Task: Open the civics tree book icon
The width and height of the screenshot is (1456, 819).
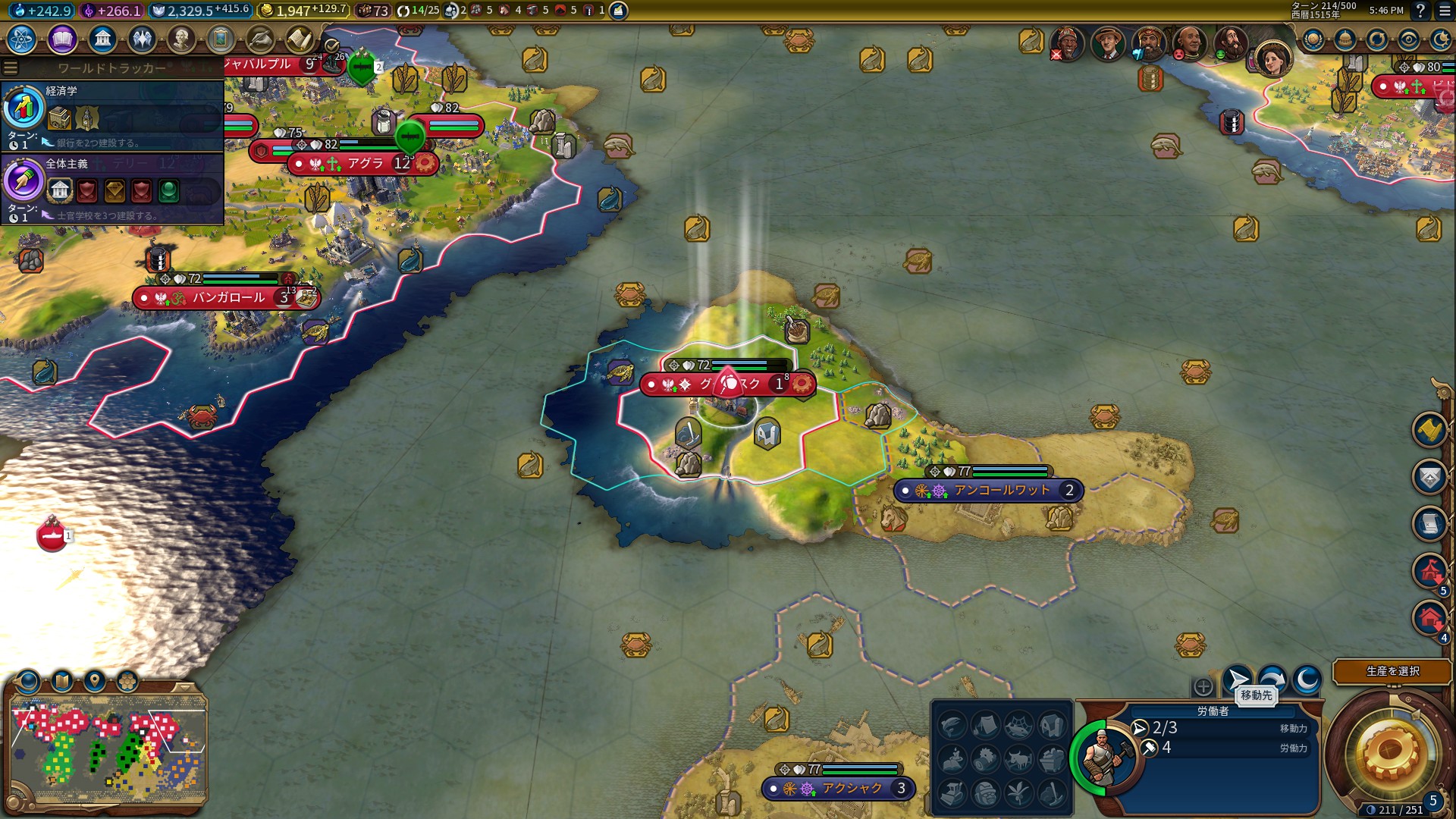Action: (62, 39)
